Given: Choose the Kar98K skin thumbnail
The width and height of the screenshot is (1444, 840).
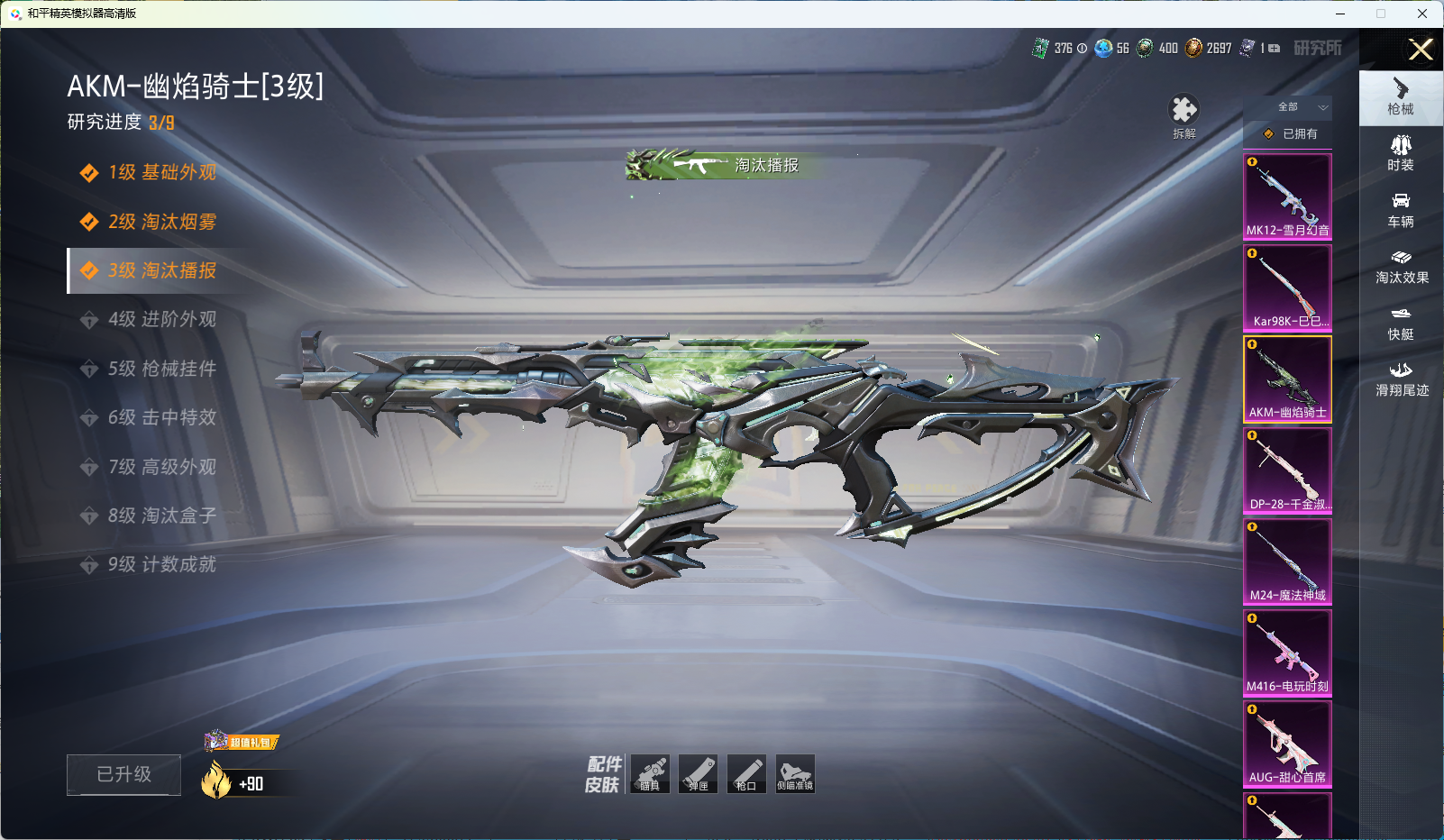Looking at the screenshot, I should (x=1287, y=288).
